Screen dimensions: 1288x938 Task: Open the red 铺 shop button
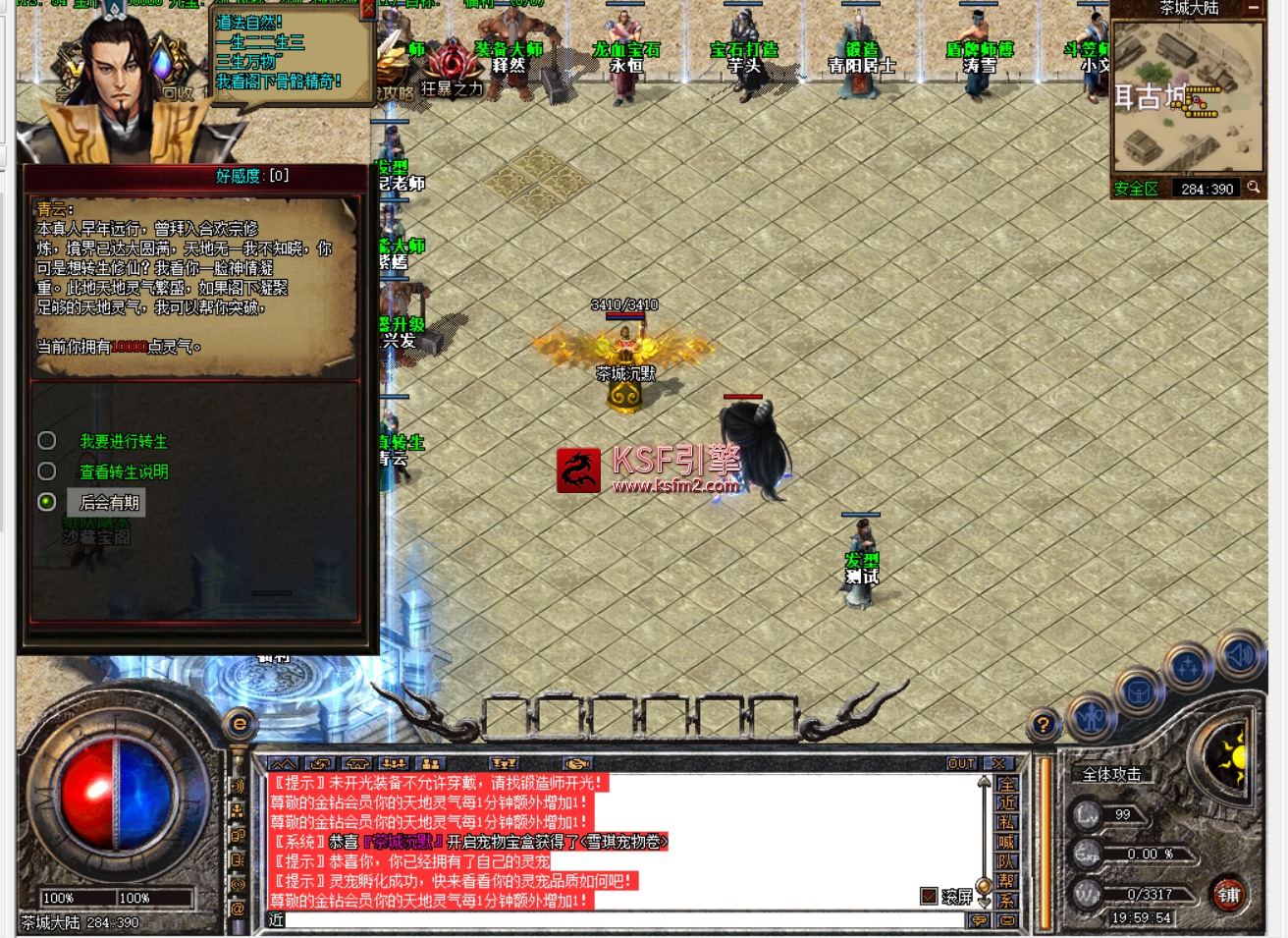pyautogui.click(x=1229, y=894)
